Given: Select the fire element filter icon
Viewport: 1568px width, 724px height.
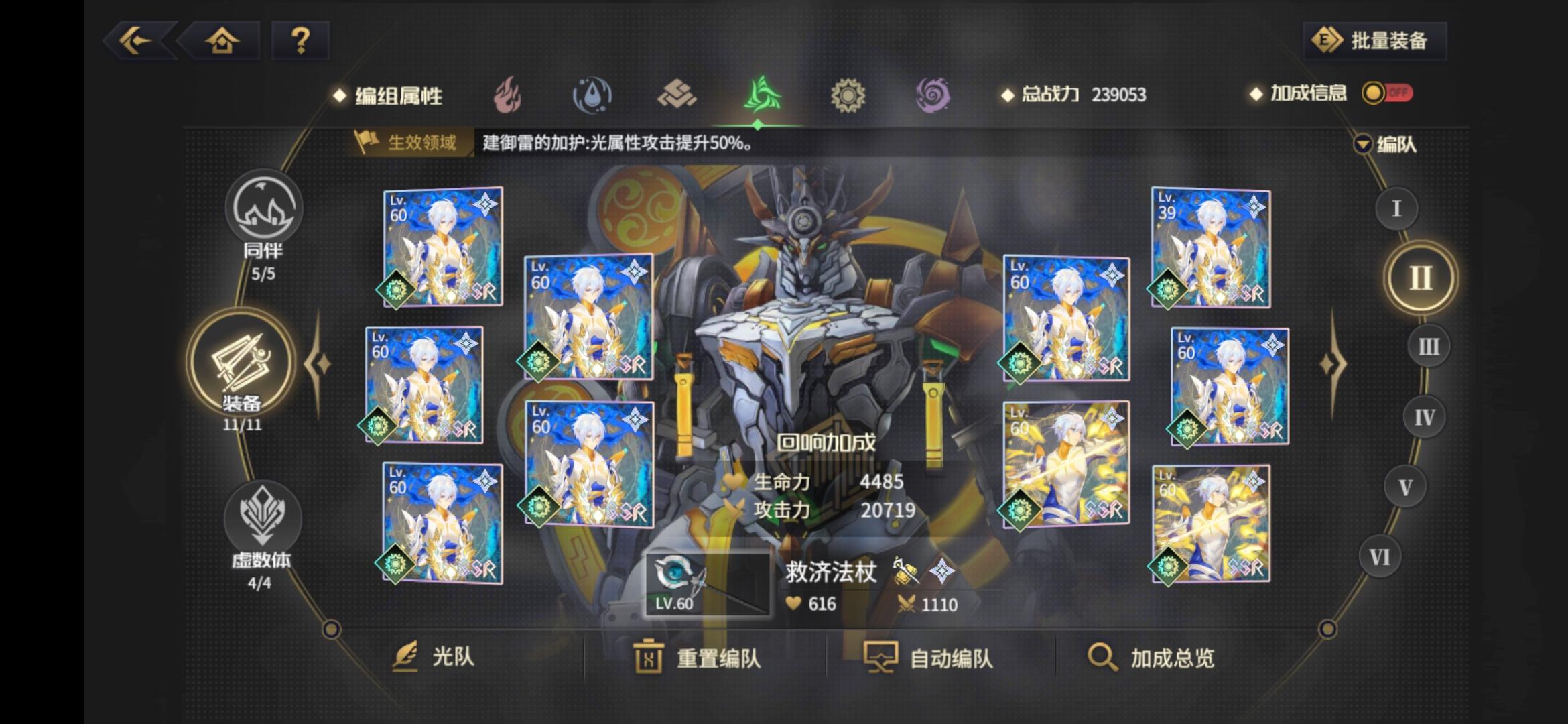Looking at the screenshot, I should 509,94.
